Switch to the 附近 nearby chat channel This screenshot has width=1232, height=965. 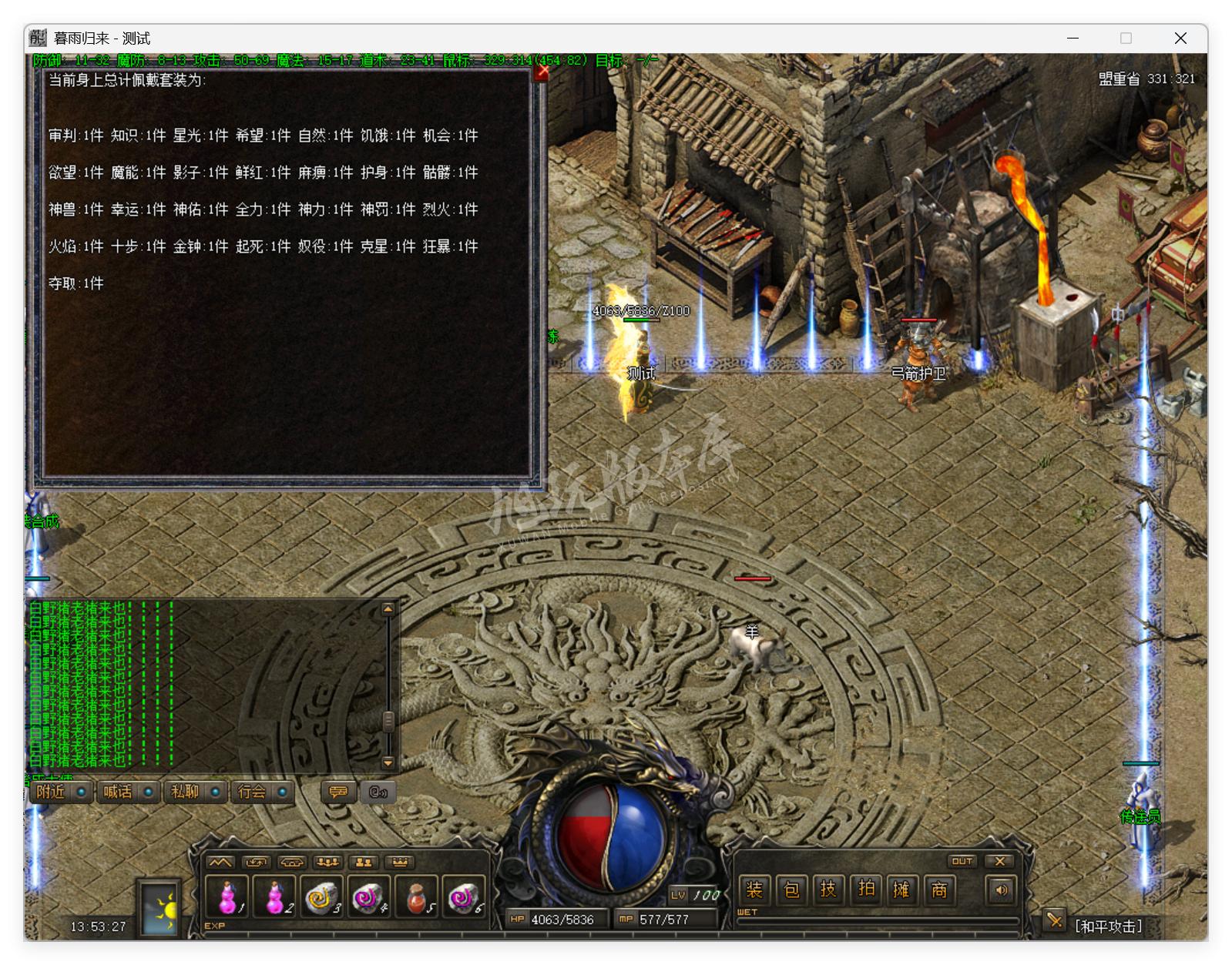52,792
